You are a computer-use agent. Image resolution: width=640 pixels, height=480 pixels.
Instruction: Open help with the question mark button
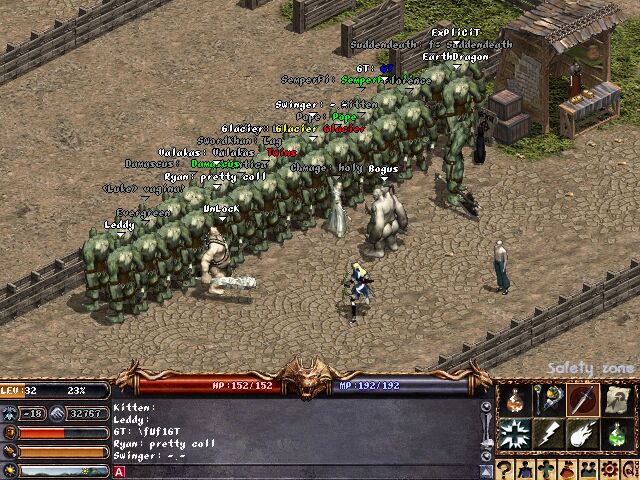click(505, 469)
